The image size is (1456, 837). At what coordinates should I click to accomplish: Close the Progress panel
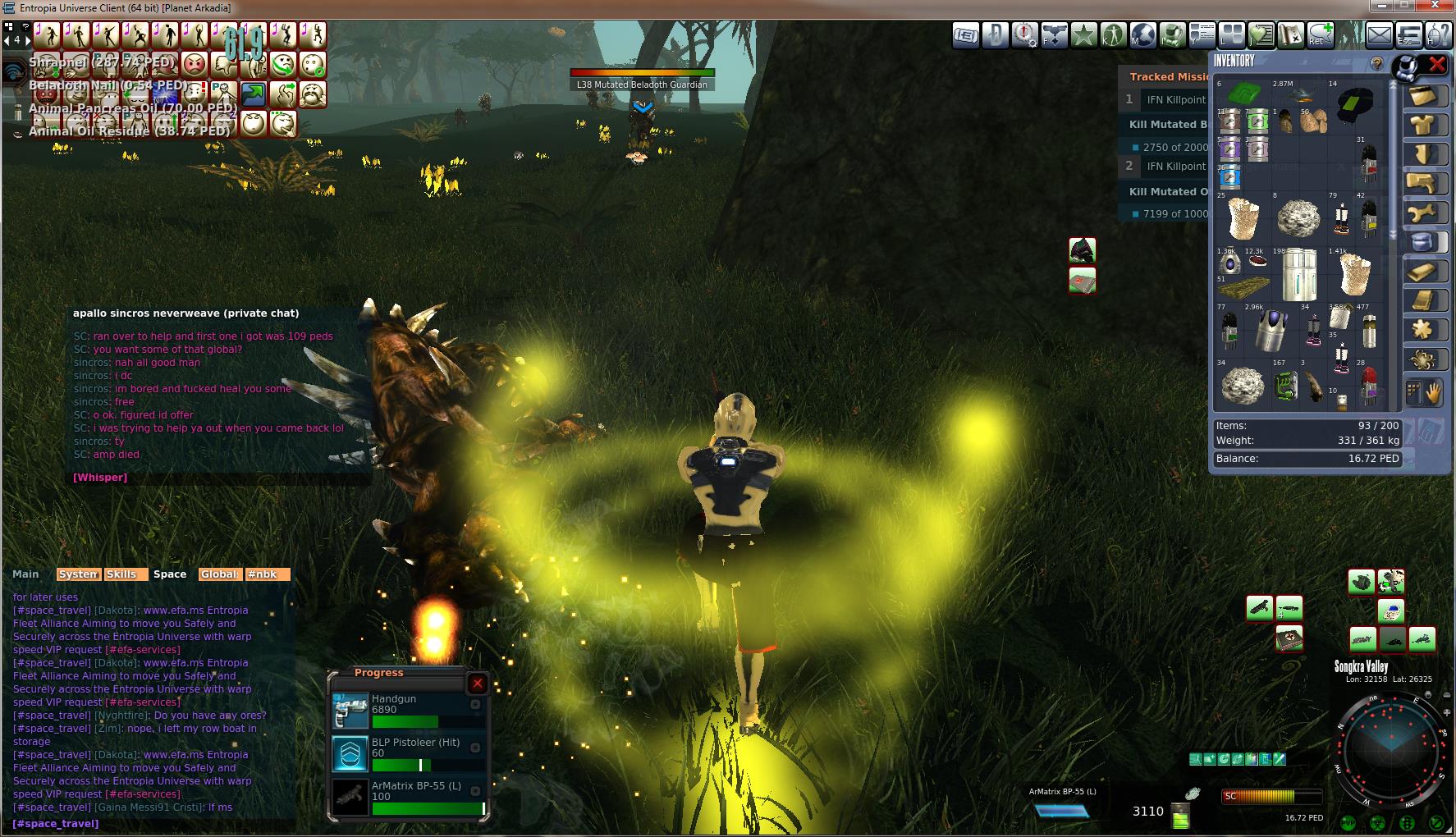[x=477, y=684]
